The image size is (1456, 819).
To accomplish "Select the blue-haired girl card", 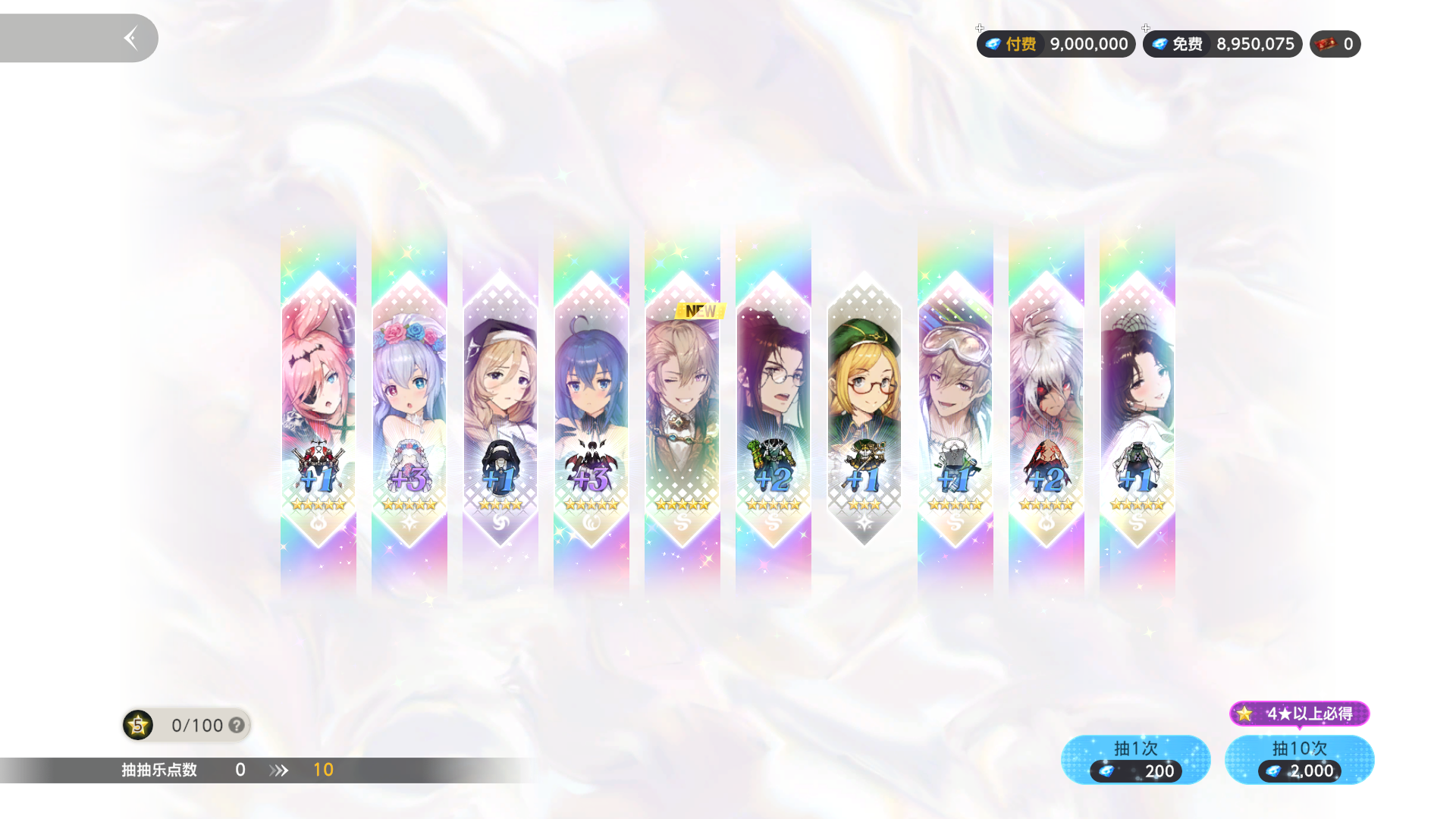I will coord(591,409).
